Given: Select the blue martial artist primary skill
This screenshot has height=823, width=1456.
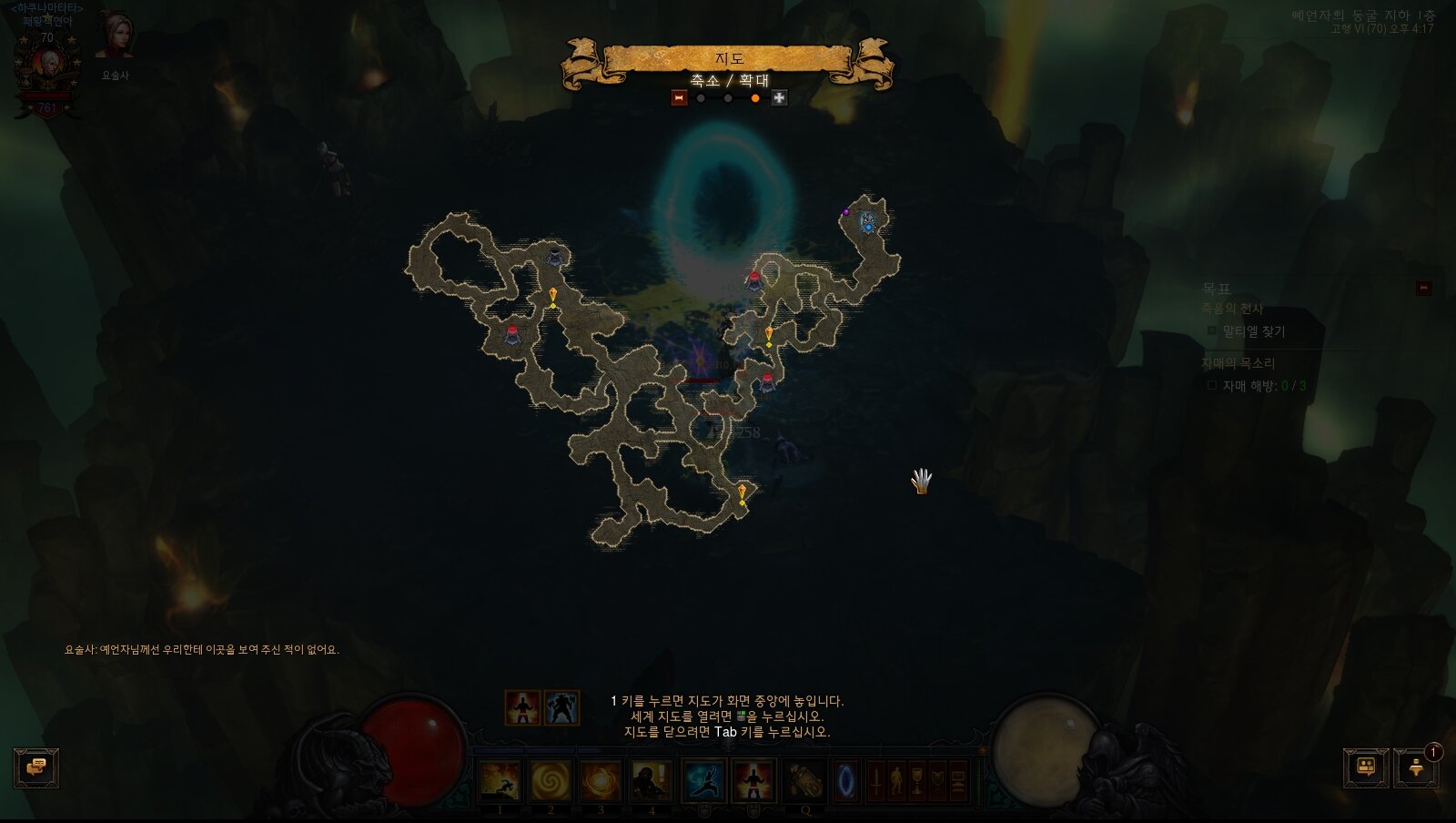Looking at the screenshot, I should 703,781.
